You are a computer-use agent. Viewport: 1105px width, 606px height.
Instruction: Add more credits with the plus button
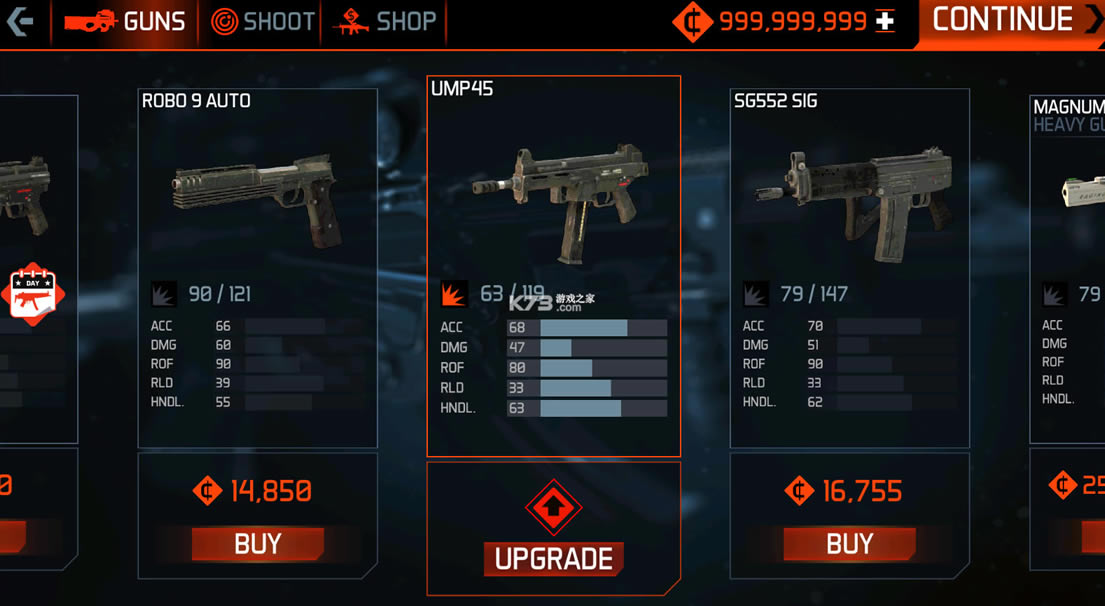pyautogui.click(x=885, y=22)
